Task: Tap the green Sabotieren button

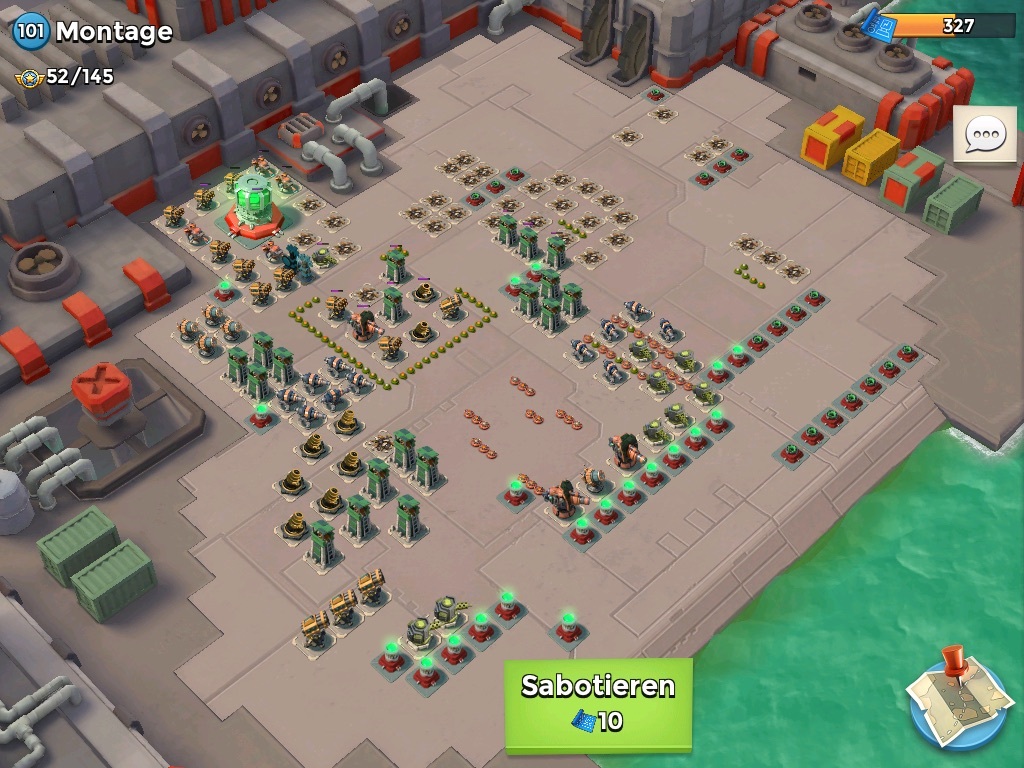Action: 598,703
